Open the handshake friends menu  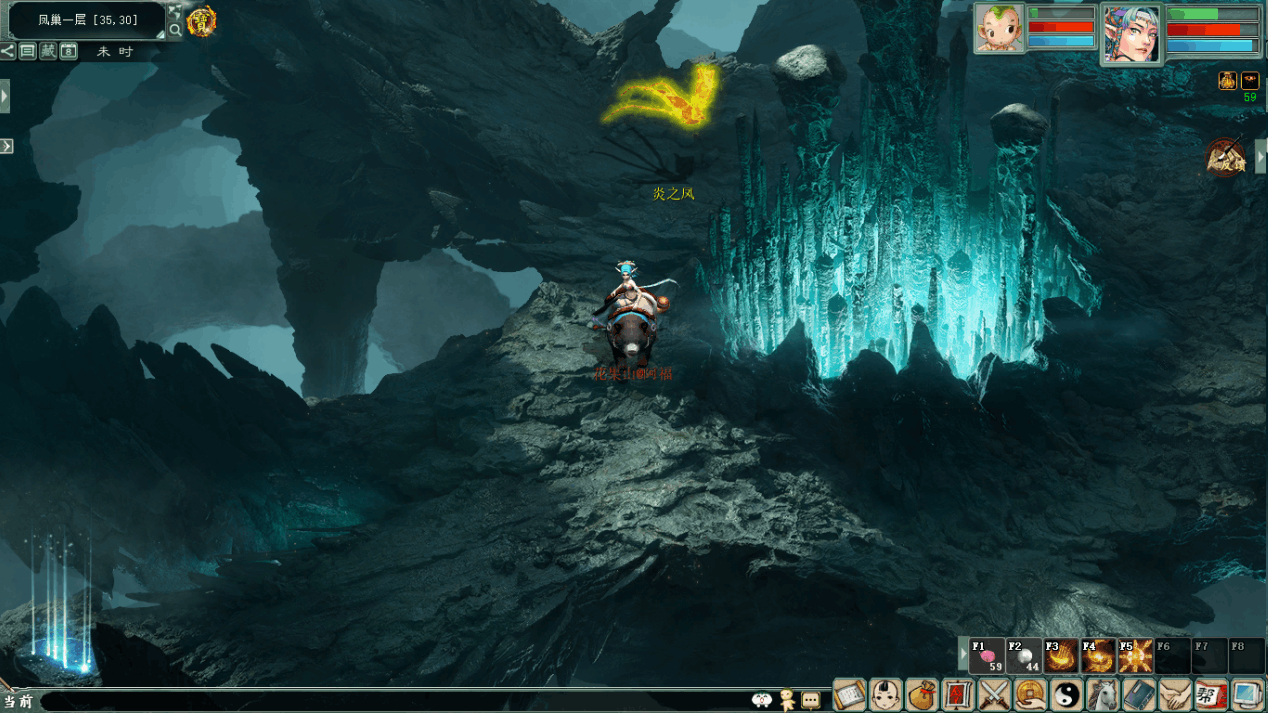point(1175,694)
